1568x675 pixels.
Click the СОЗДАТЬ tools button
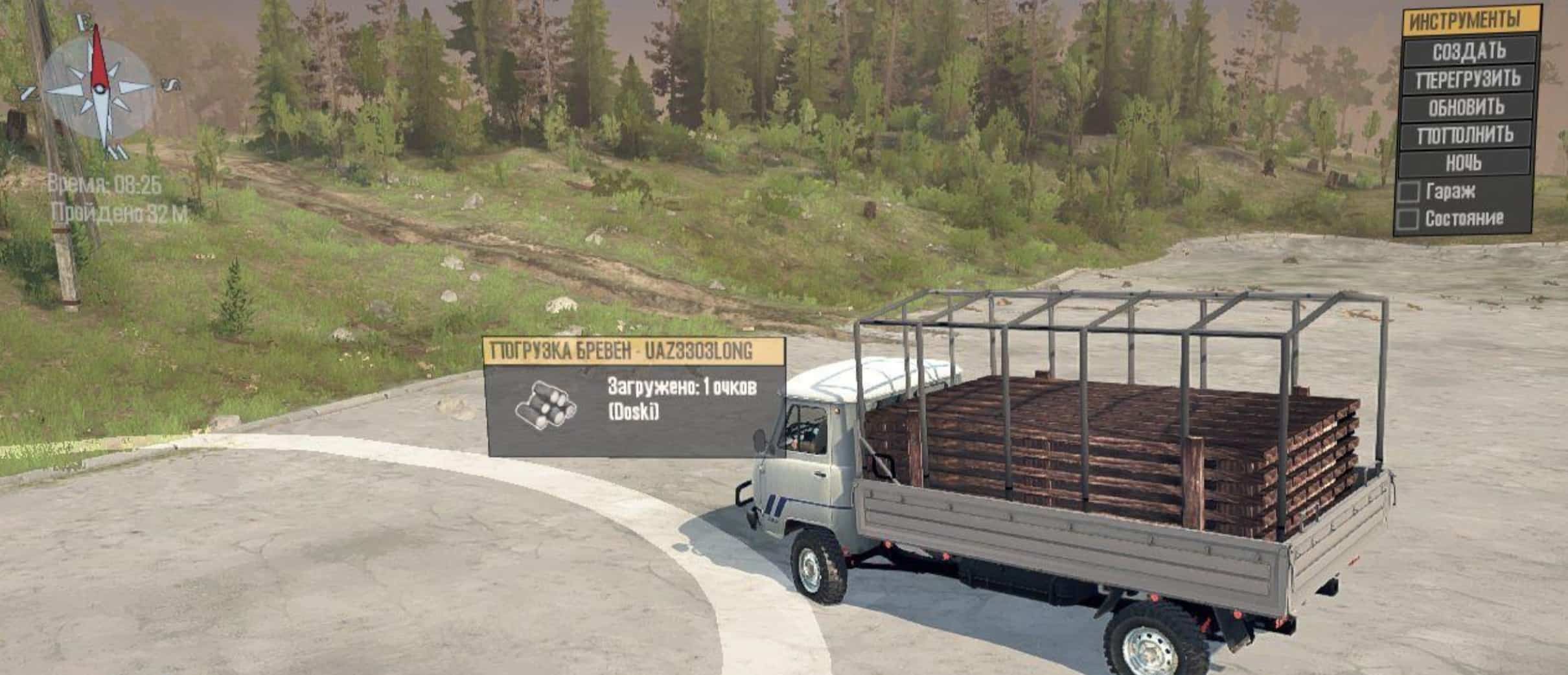(x=1469, y=51)
